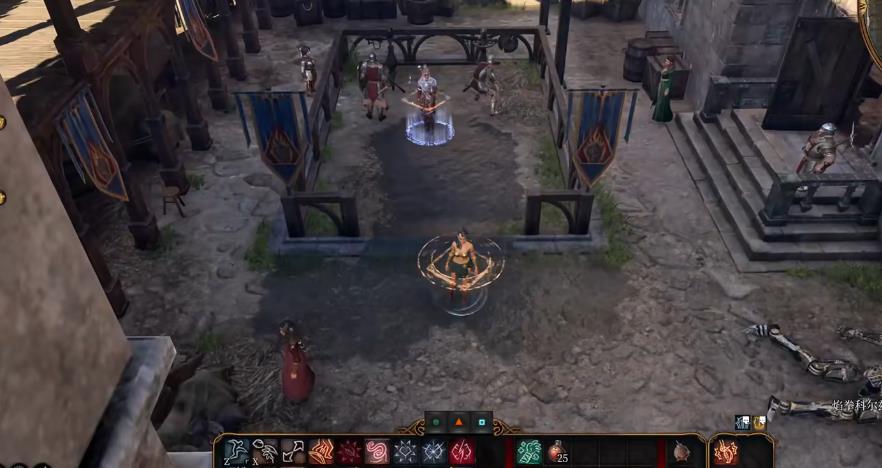Click the blue toggle icon above the side panel
This screenshot has width=882, height=468.
[743, 423]
